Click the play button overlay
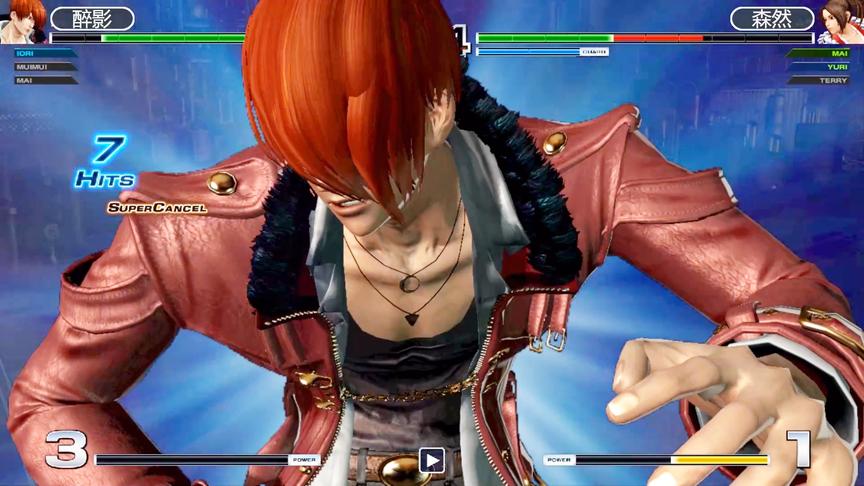 click(x=431, y=460)
